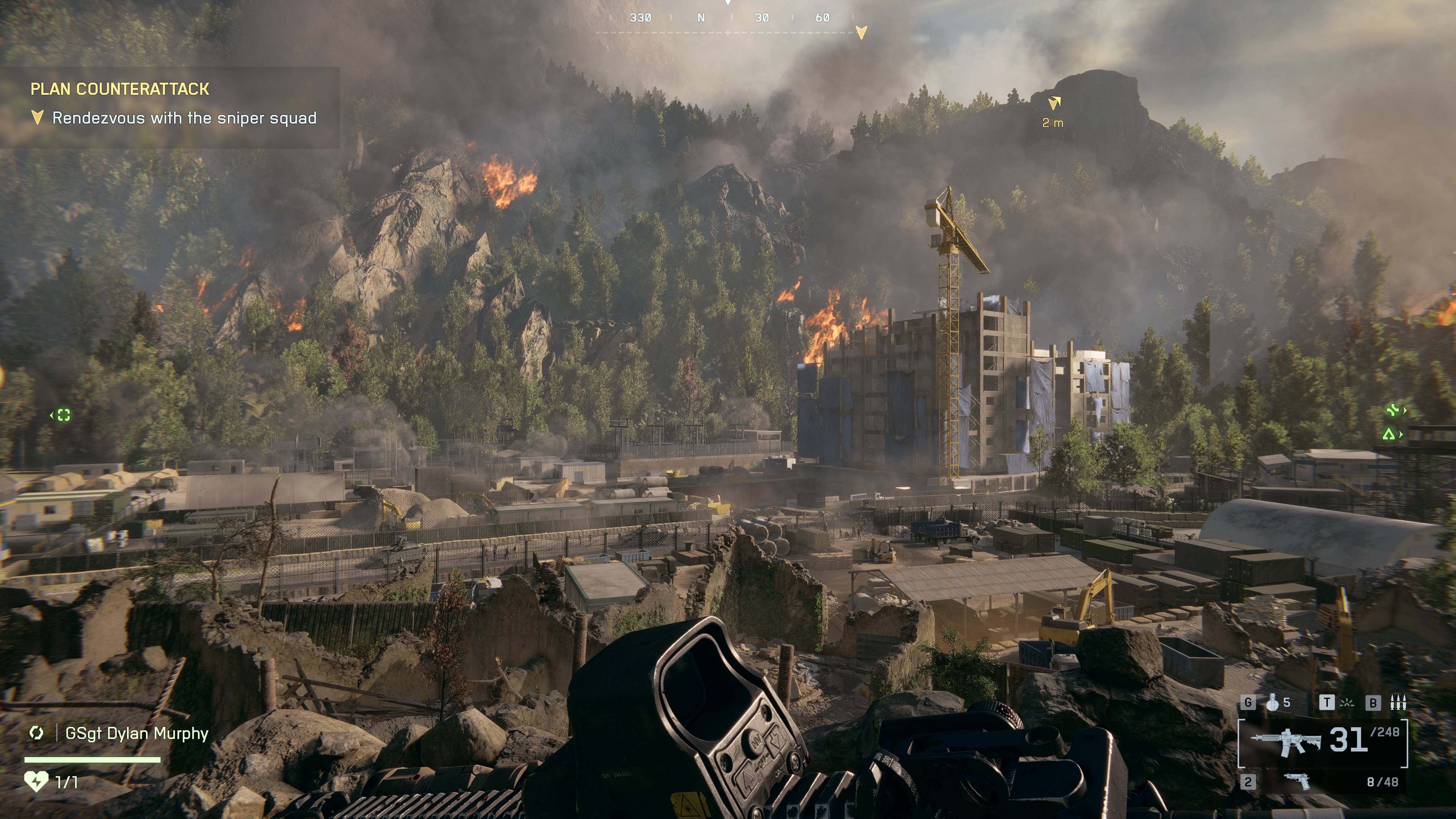The width and height of the screenshot is (1456, 819).
Task: Choose the three-bullet ammo type icon
Action: tap(1398, 702)
